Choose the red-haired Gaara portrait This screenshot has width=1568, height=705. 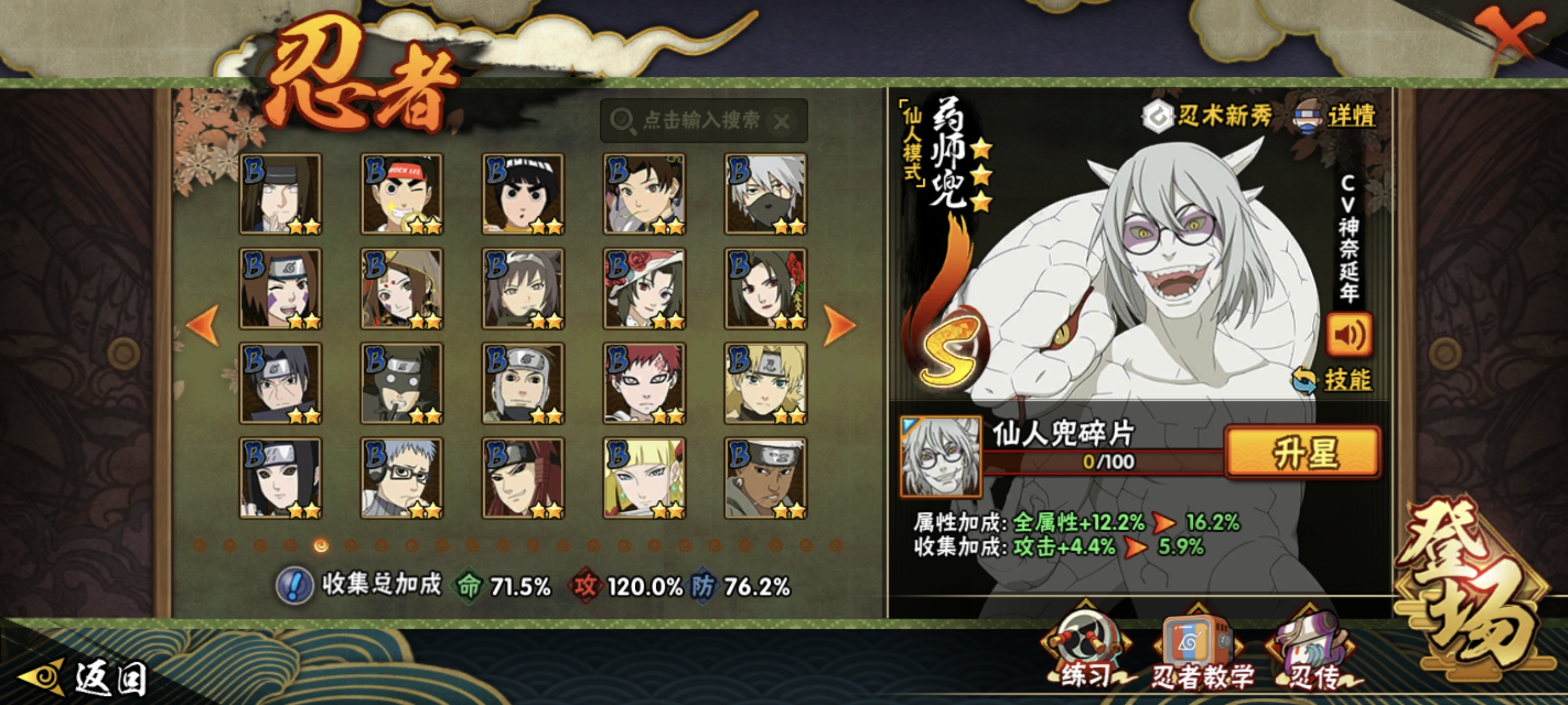[644, 383]
